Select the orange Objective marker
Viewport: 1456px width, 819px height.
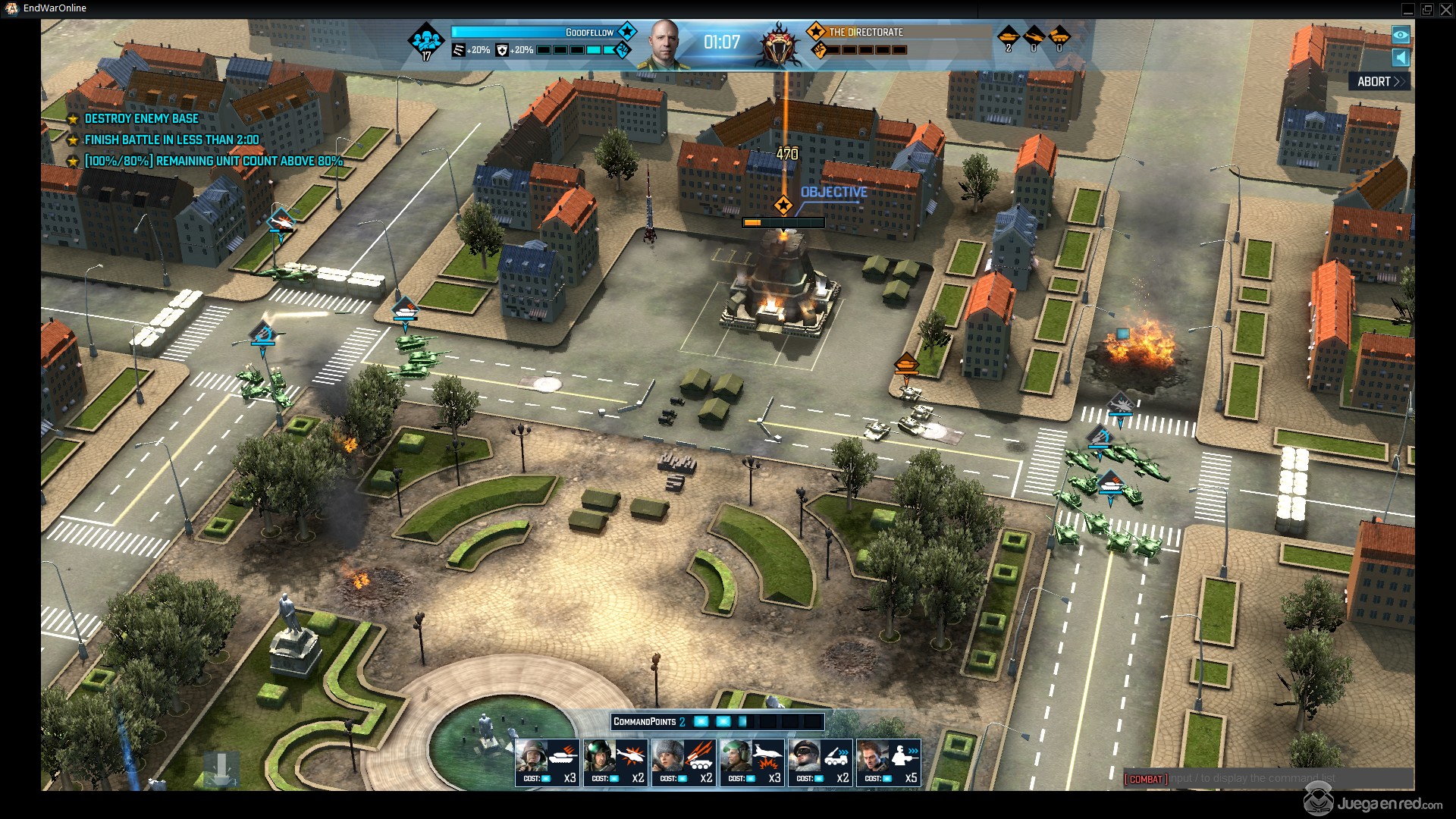pyautogui.click(x=783, y=205)
